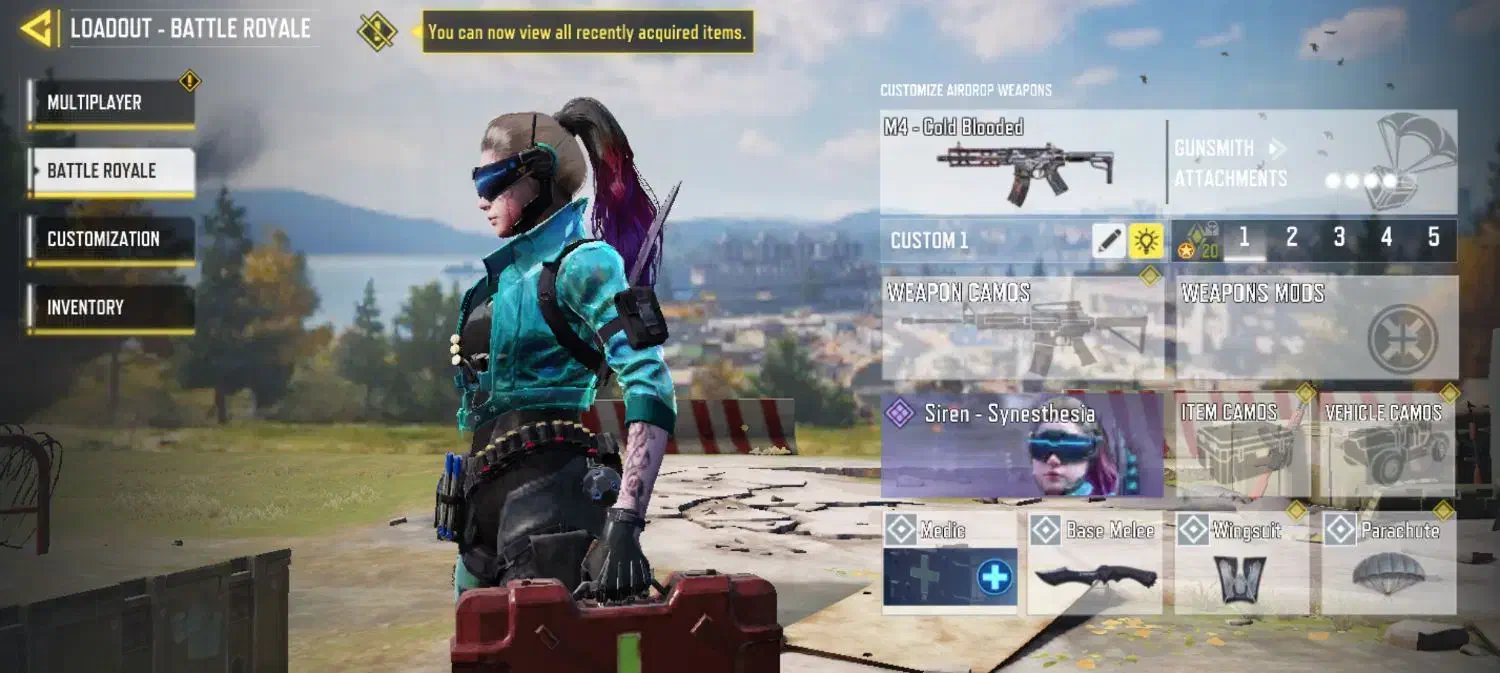Show the Inventory tab
This screenshot has width=1500, height=673.
(111, 308)
